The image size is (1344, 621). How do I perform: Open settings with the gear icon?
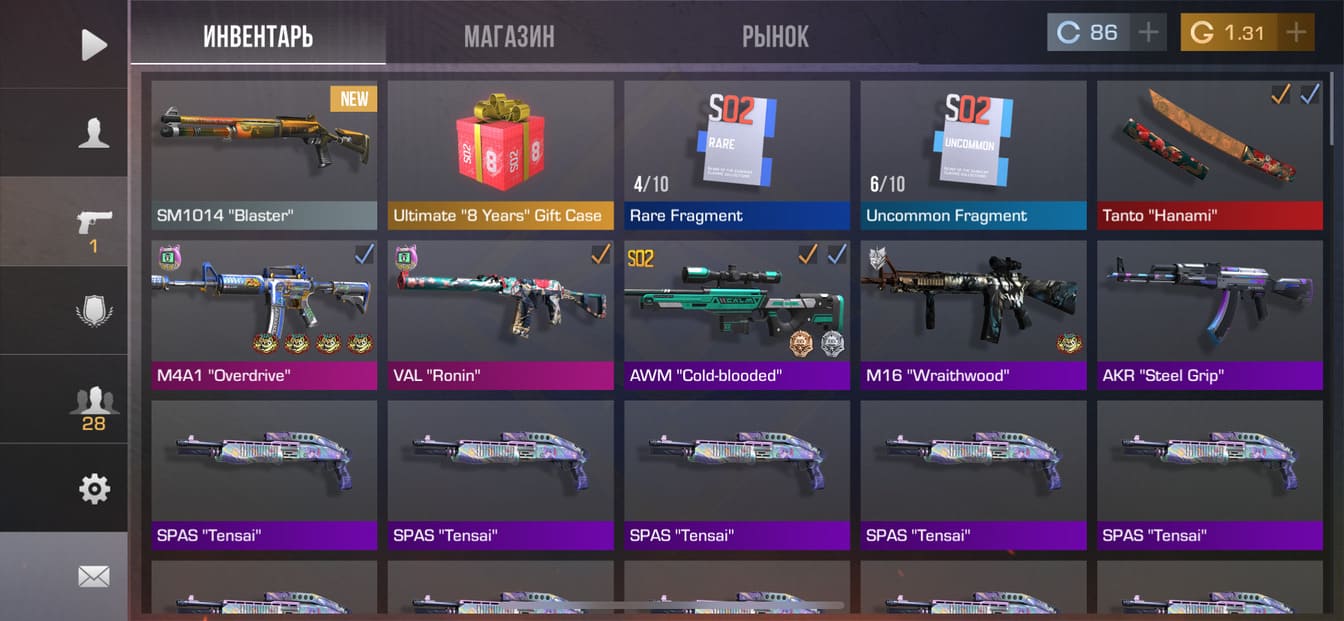pos(93,489)
